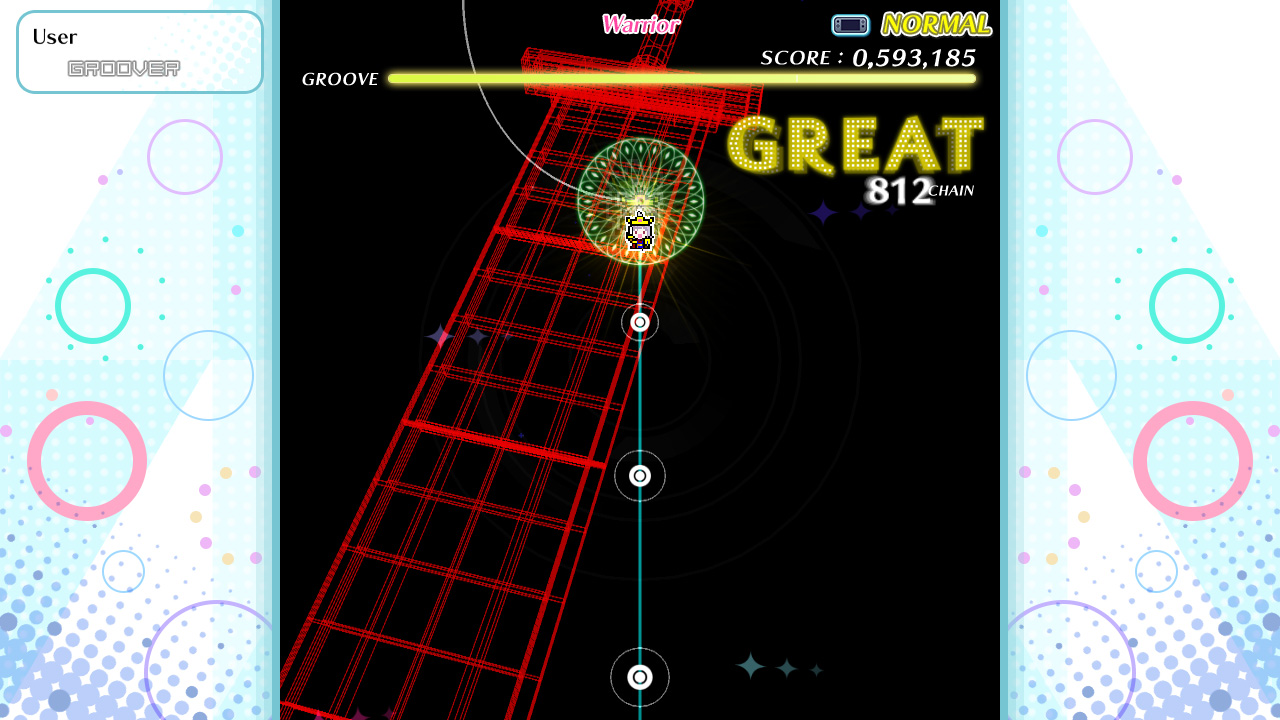Select the GROOVE gauge label

click(x=340, y=79)
